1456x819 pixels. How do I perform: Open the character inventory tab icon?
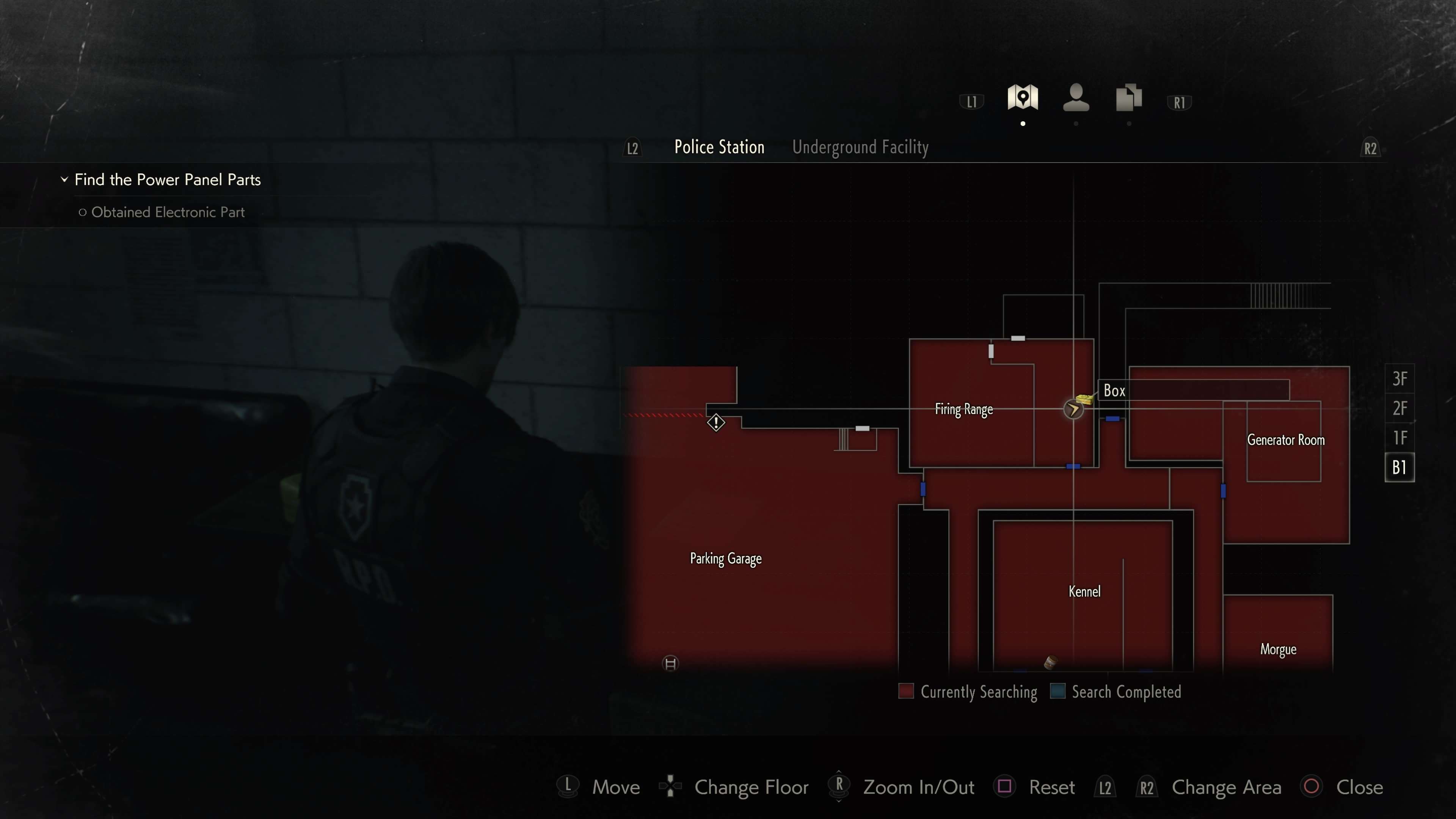pos(1076,97)
